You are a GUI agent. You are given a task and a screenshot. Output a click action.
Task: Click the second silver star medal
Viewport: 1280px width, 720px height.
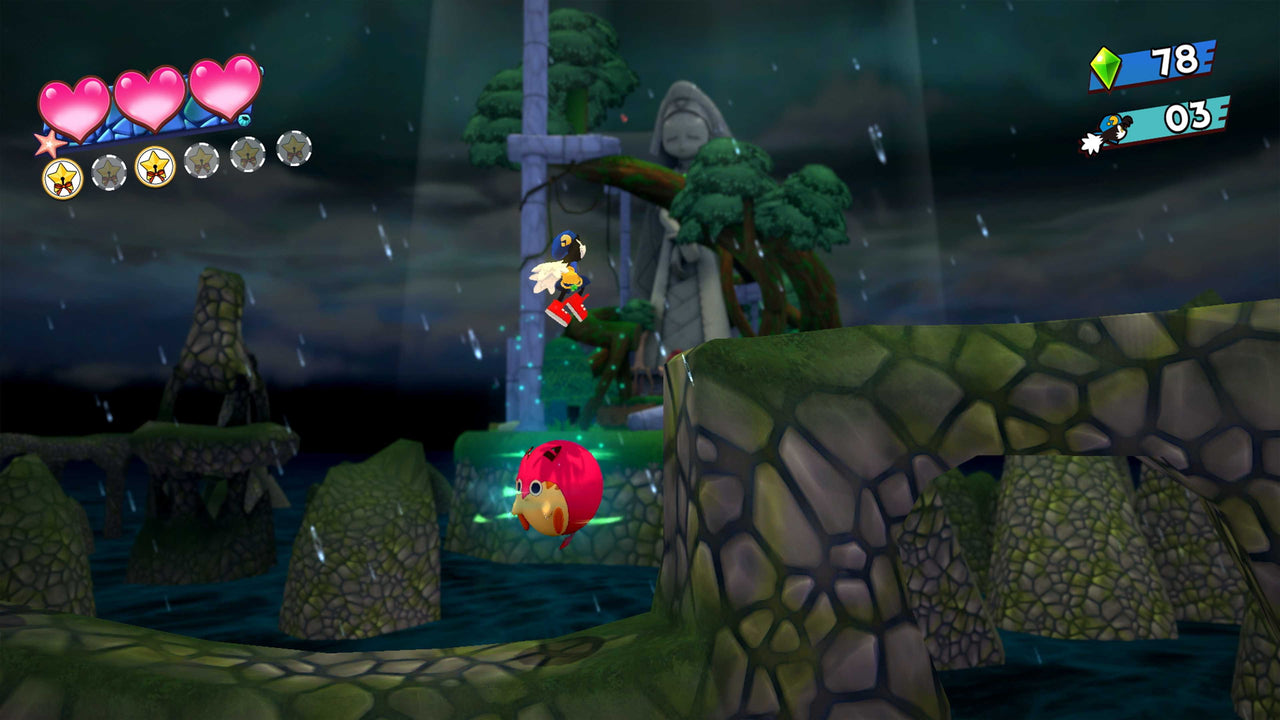coord(108,172)
